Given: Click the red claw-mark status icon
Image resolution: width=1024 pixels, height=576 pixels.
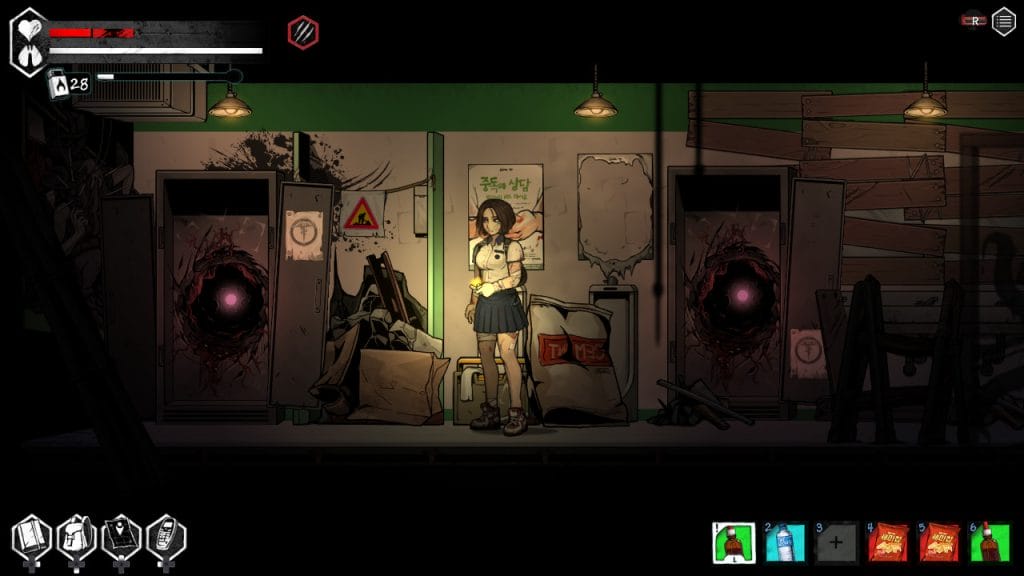Looking at the screenshot, I should pos(303,32).
